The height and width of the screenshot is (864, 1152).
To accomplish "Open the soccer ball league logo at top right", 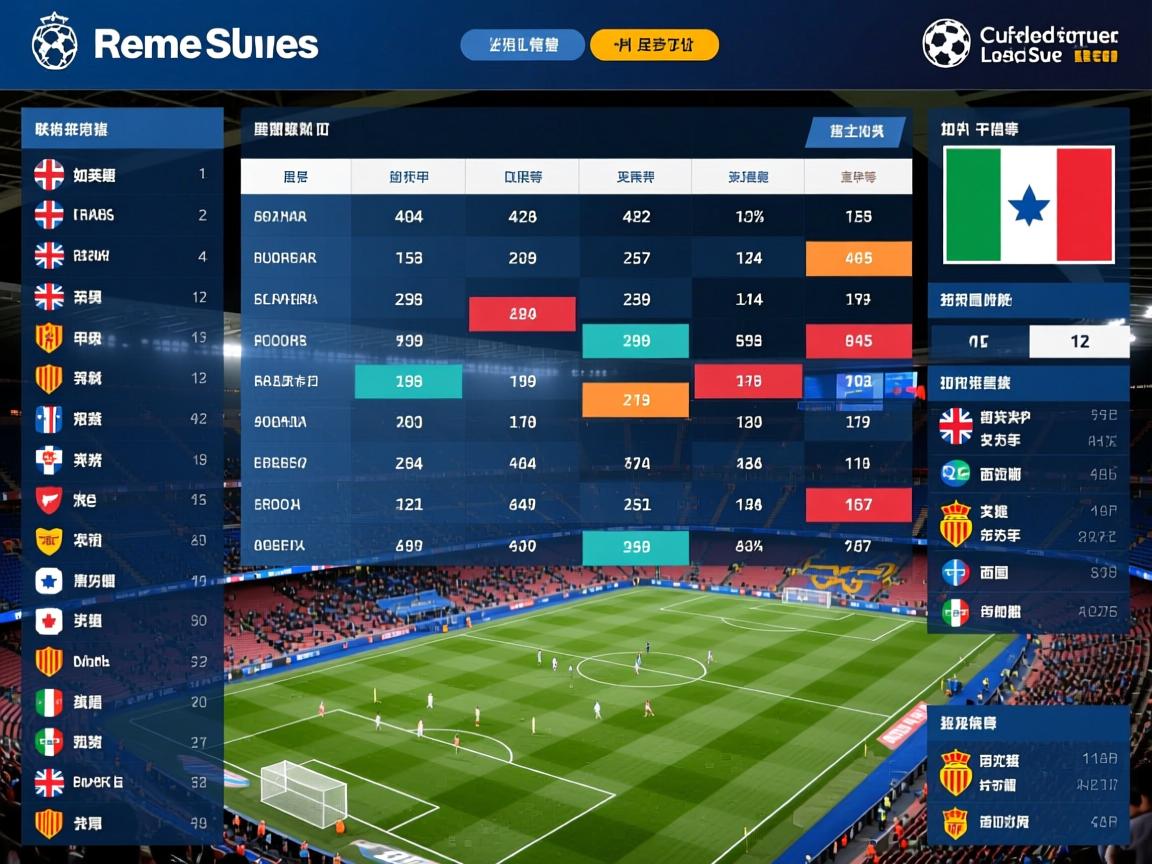I will [946, 43].
